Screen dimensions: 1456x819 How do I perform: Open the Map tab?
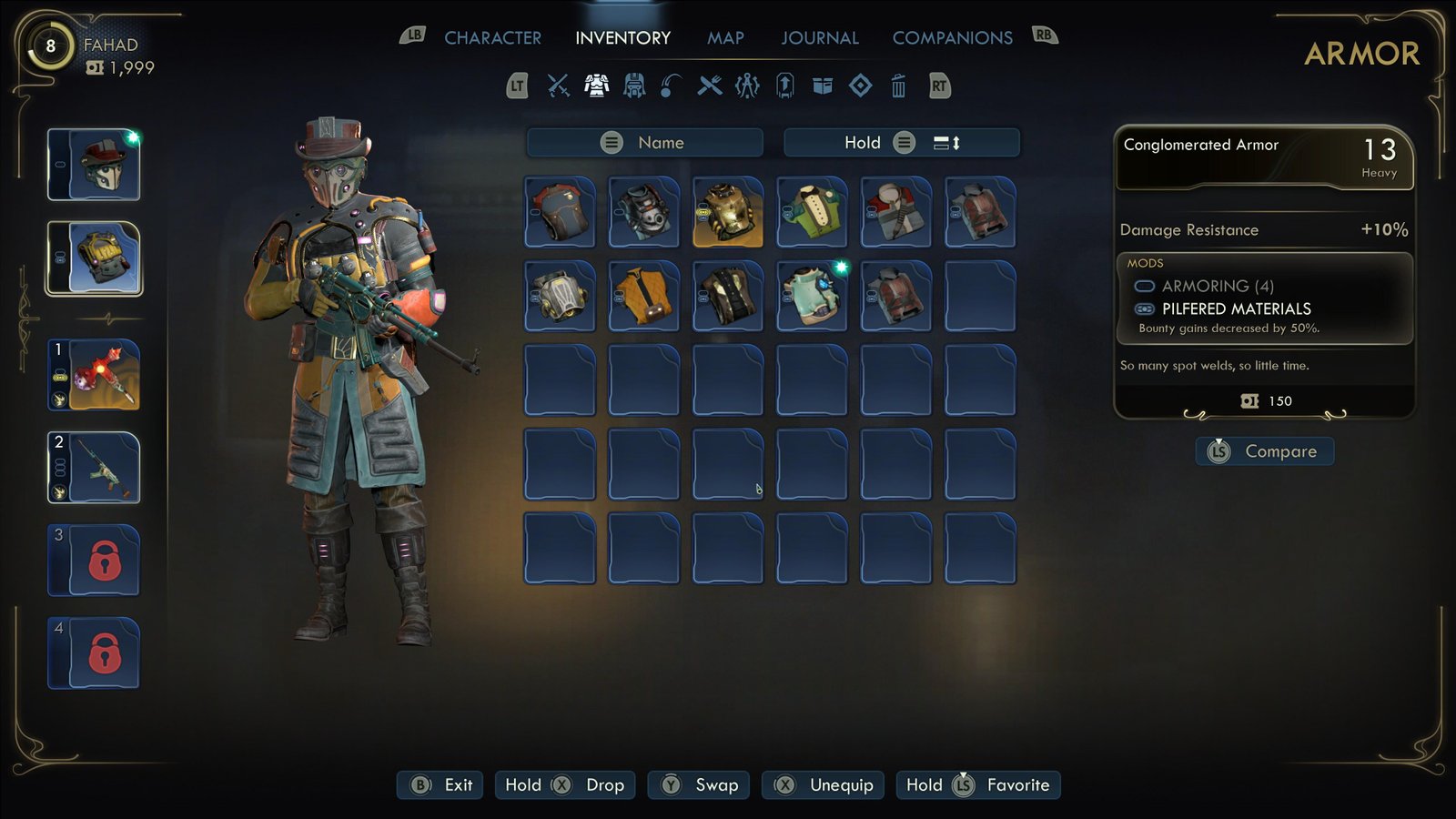(x=725, y=38)
